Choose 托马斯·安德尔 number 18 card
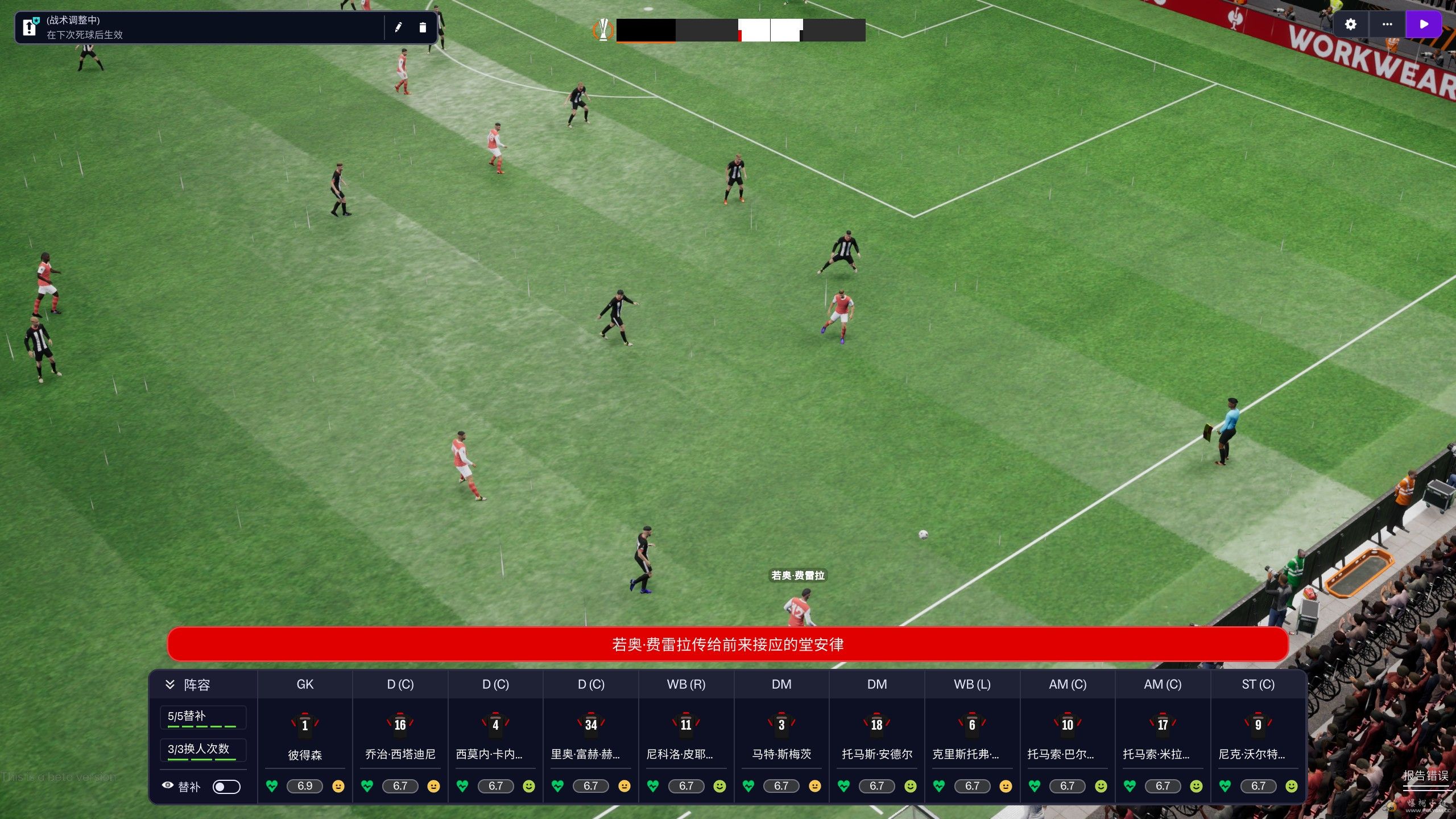This screenshot has height=819, width=1456. tap(877, 738)
